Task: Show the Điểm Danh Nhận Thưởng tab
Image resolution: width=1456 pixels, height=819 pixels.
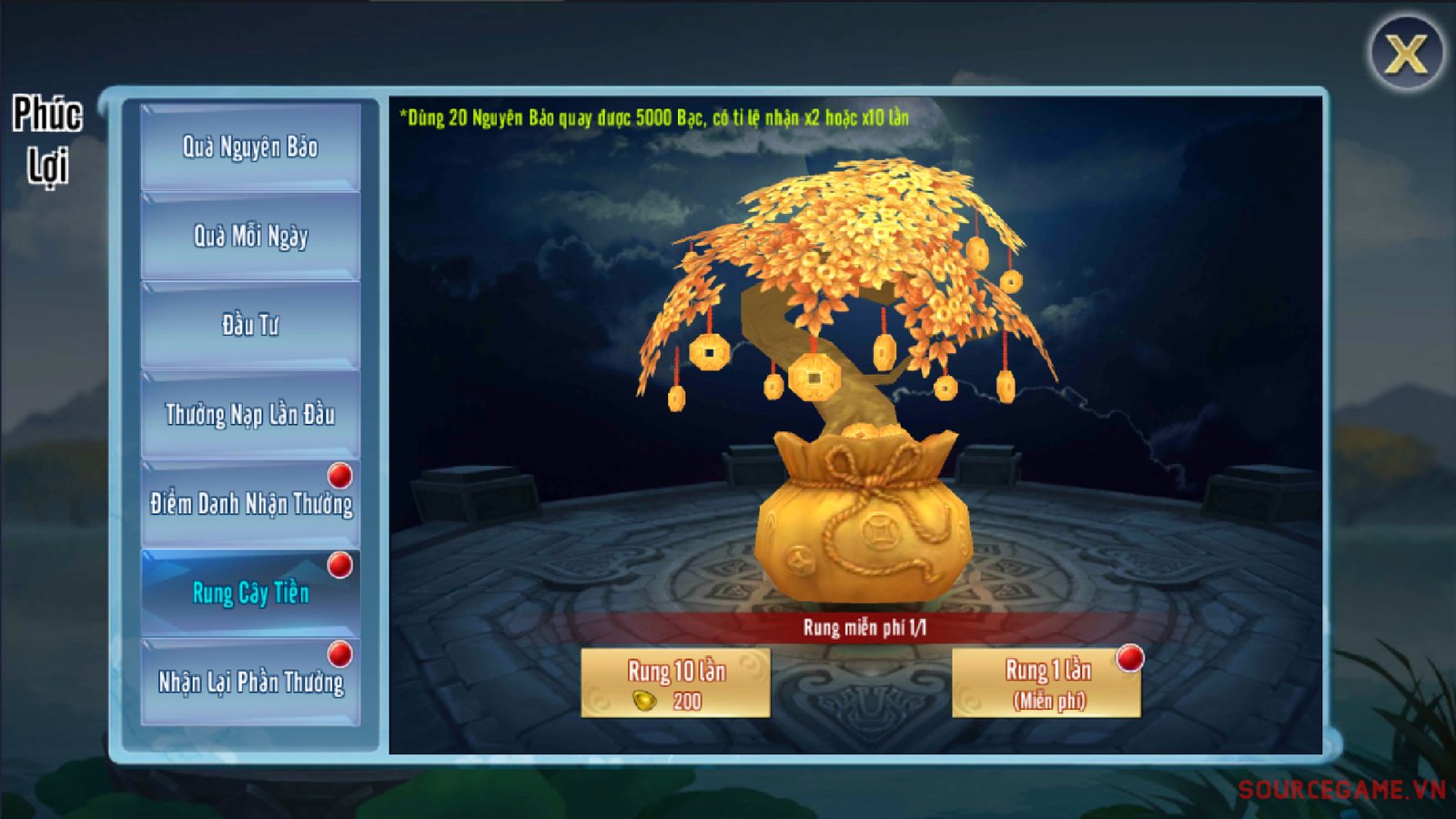Action: click(250, 503)
